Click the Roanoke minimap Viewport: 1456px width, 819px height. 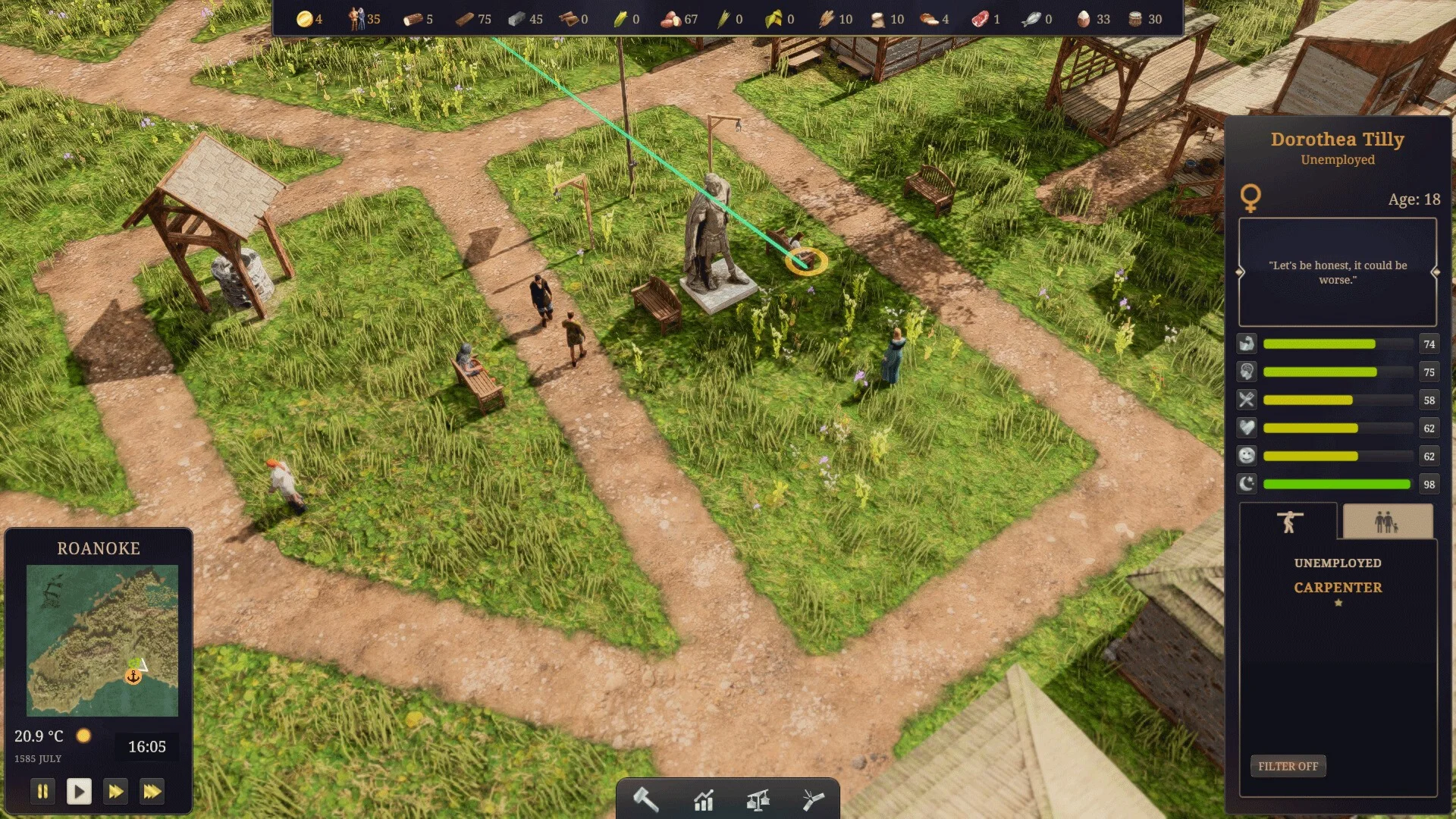pos(102,640)
